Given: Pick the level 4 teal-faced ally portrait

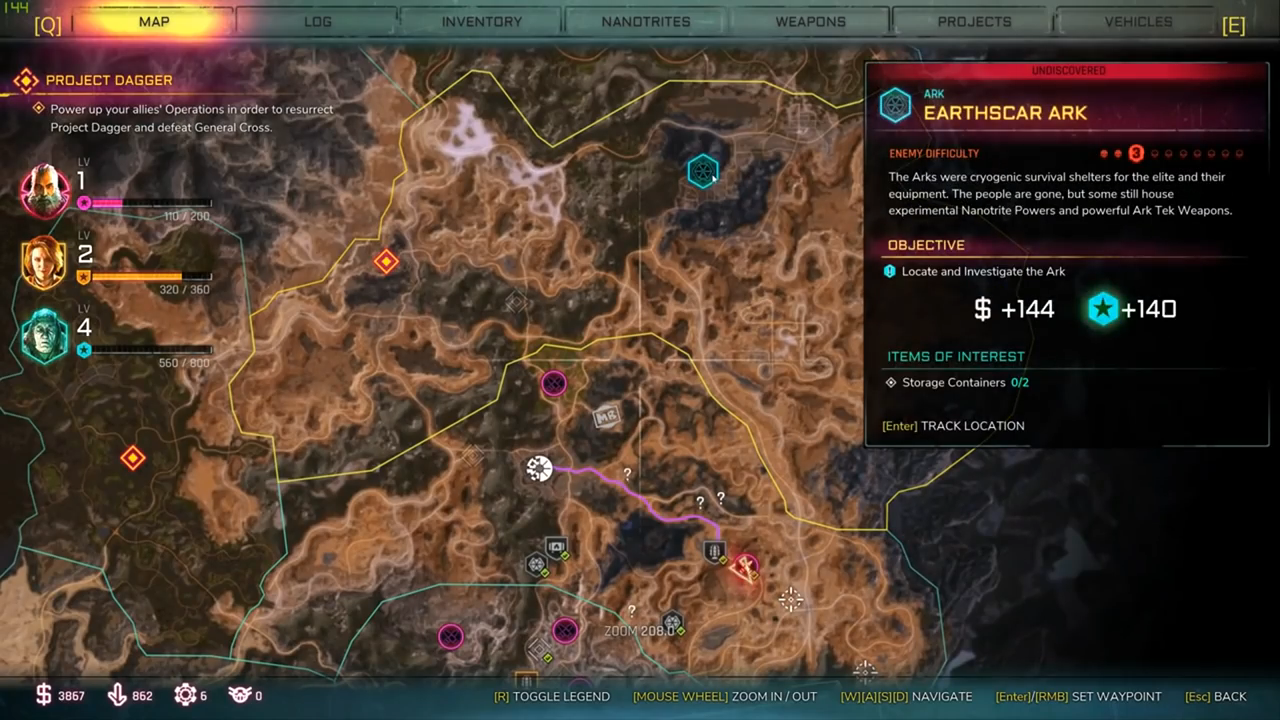Looking at the screenshot, I should point(45,336).
